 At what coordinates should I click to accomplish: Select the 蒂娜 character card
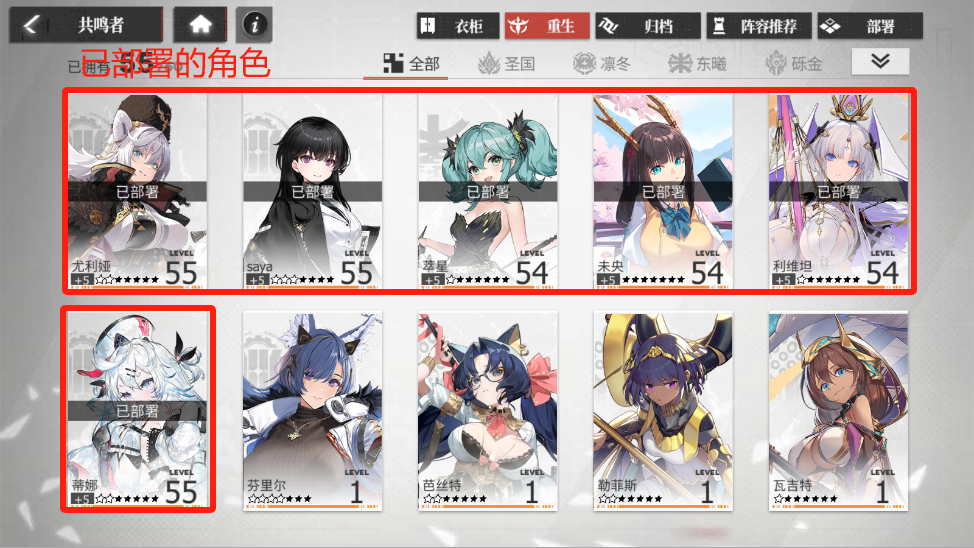(x=137, y=410)
